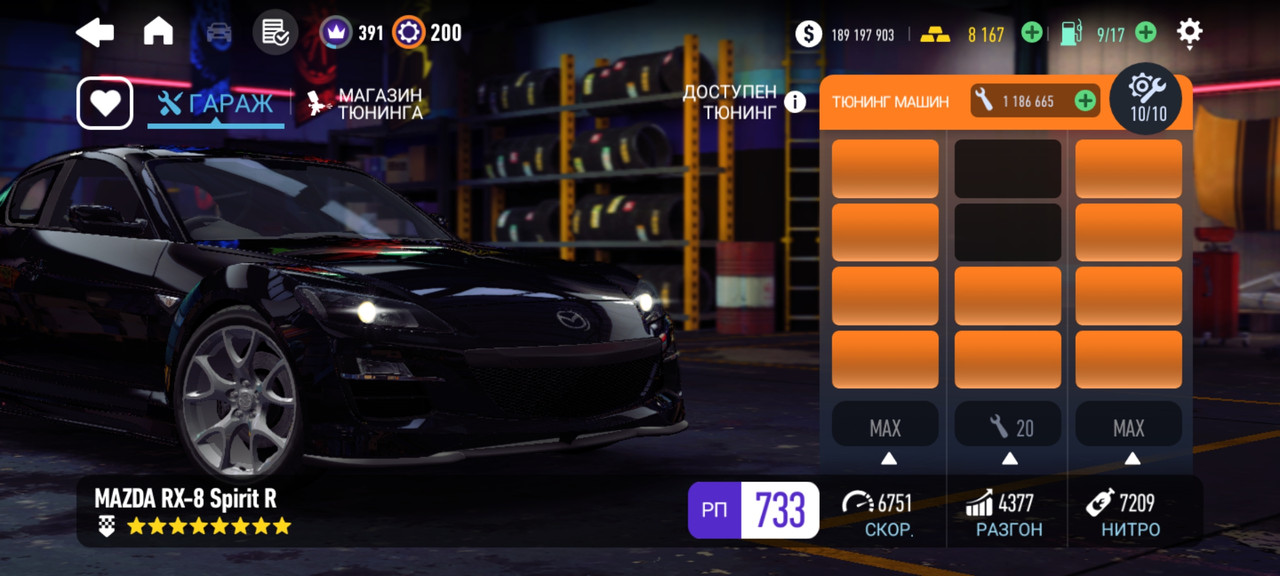
Task: Open the crown points counter
Action: coord(352,33)
